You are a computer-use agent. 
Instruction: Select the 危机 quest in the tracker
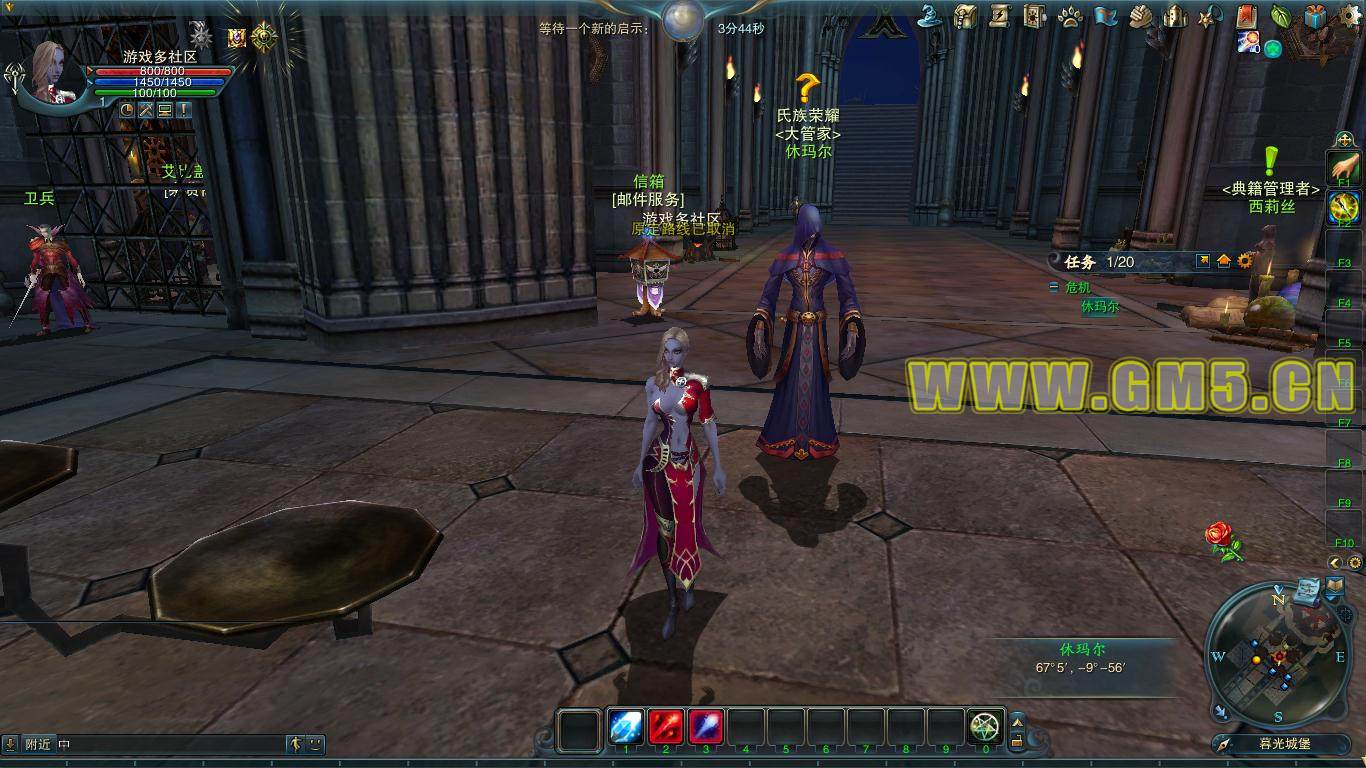pyautogui.click(x=1077, y=287)
